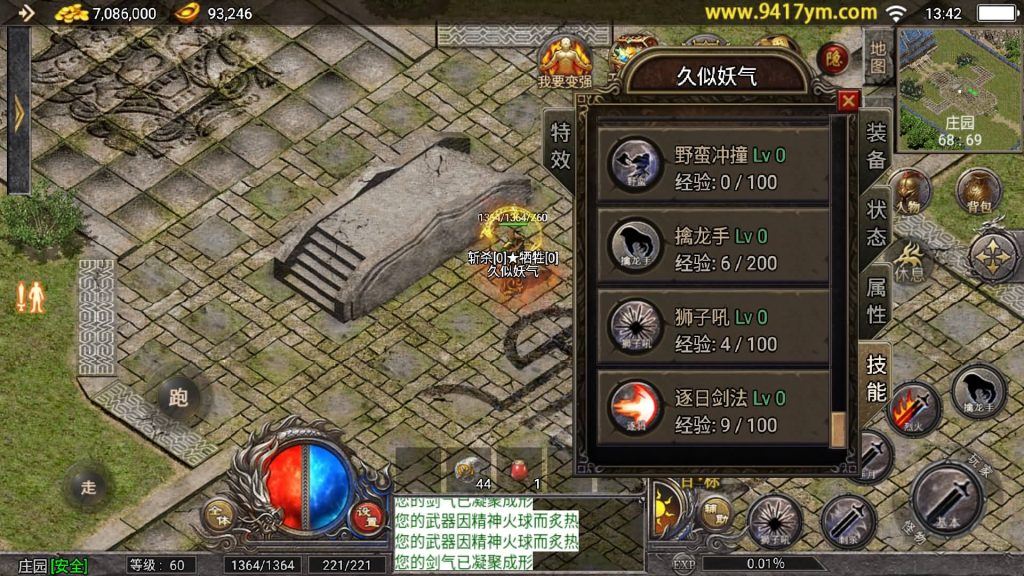Open the 状态 status tab
The image size is (1024, 576).
(876, 222)
